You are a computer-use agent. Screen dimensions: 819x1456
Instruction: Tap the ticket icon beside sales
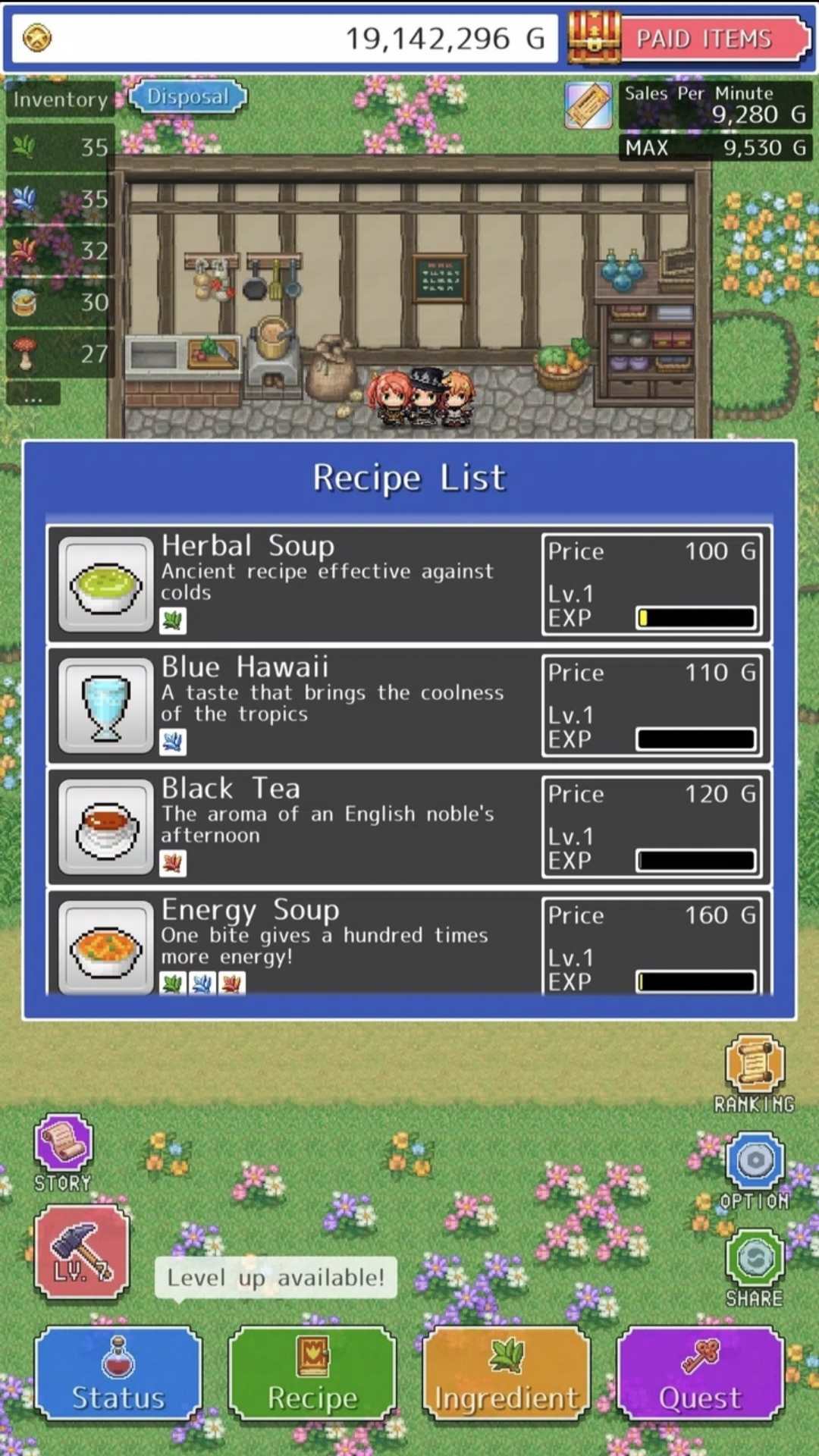tap(588, 105)
